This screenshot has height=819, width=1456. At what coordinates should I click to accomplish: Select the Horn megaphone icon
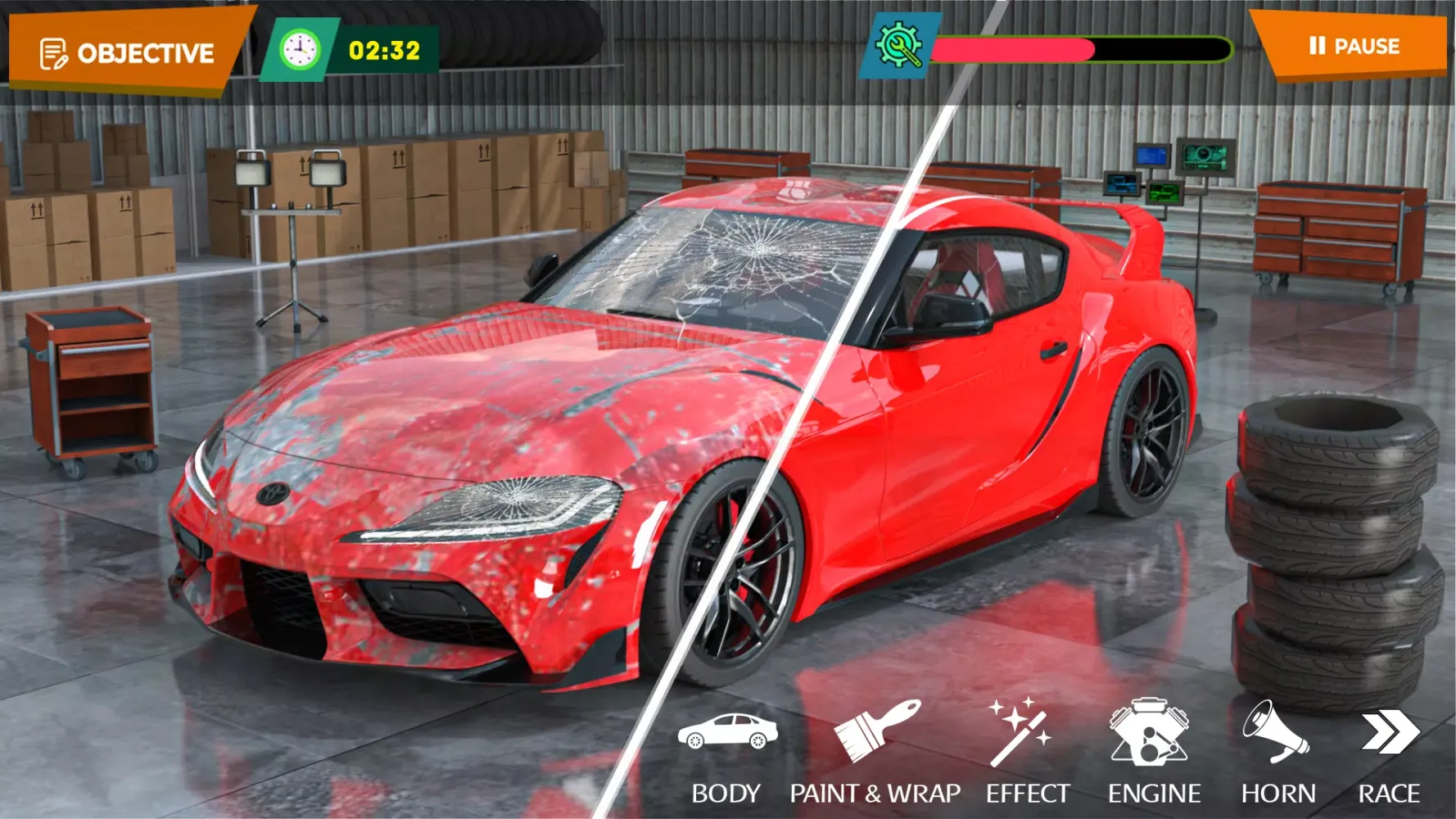point(1275,733)
